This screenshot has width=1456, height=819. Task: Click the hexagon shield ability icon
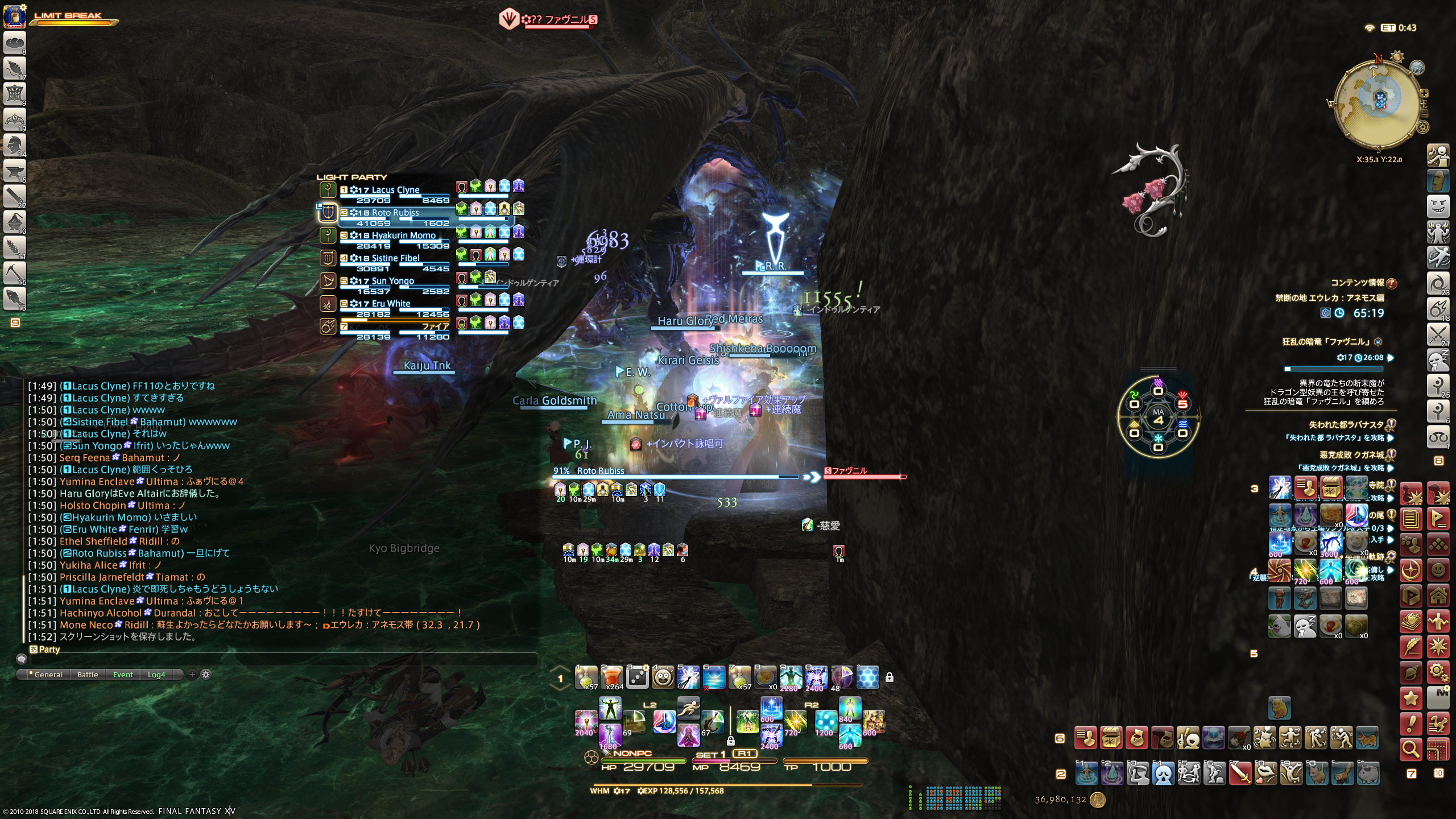coord(867,677)
